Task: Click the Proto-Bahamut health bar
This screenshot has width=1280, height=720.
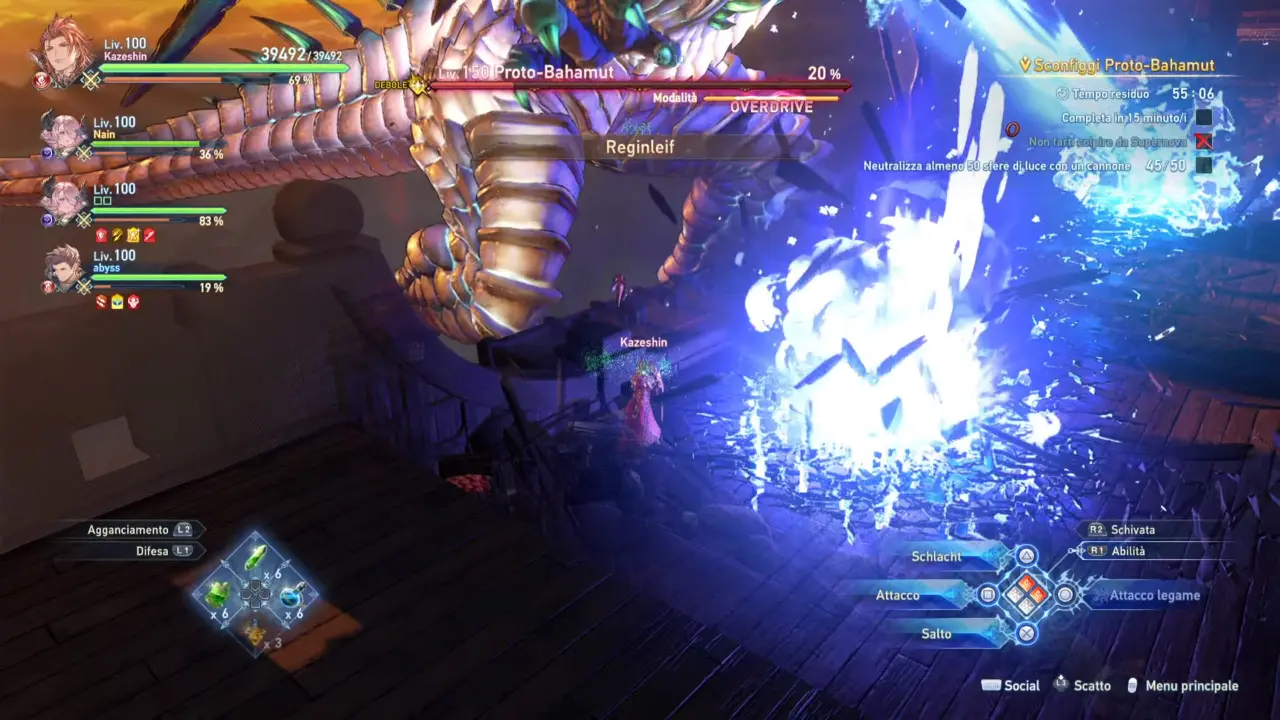Action: (x=640, y=86)
